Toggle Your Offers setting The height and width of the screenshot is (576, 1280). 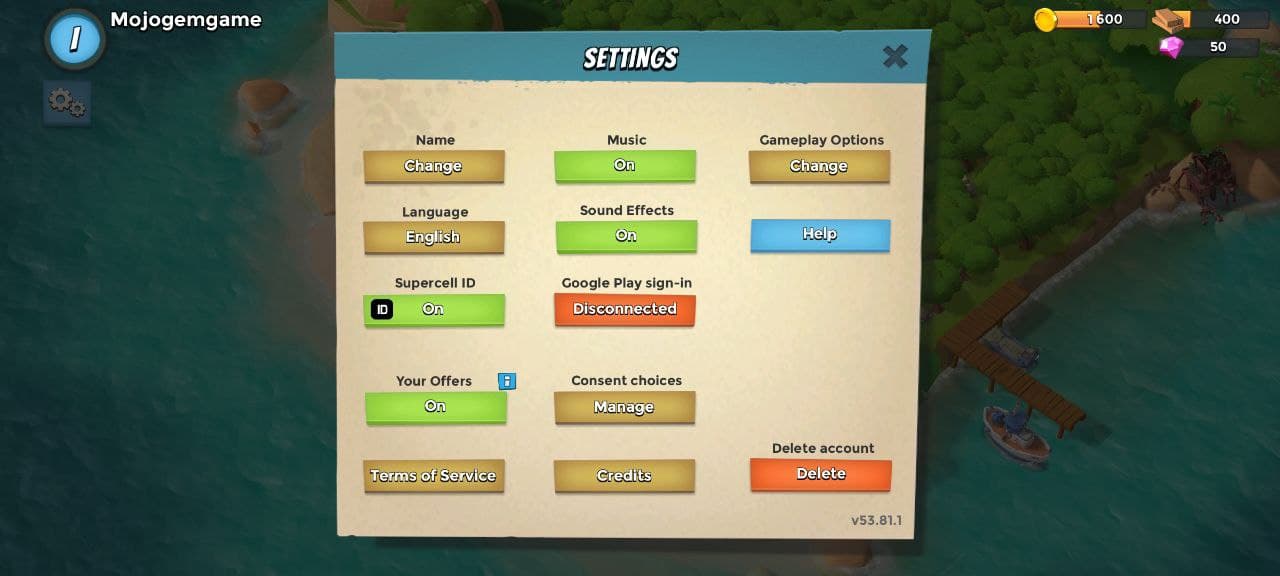click(435, 407)
